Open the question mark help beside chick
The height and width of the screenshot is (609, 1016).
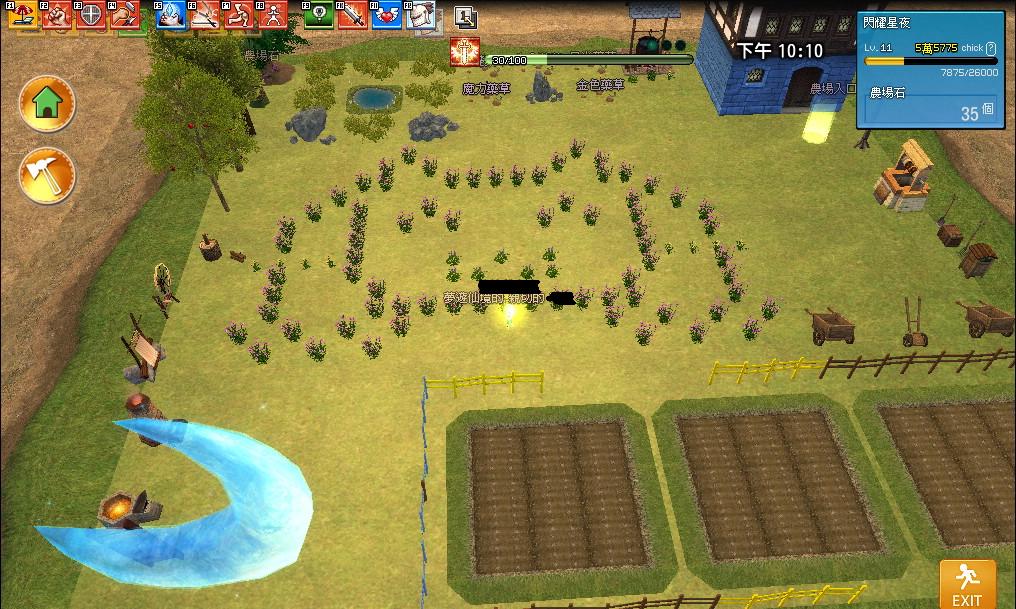(990, 48)
